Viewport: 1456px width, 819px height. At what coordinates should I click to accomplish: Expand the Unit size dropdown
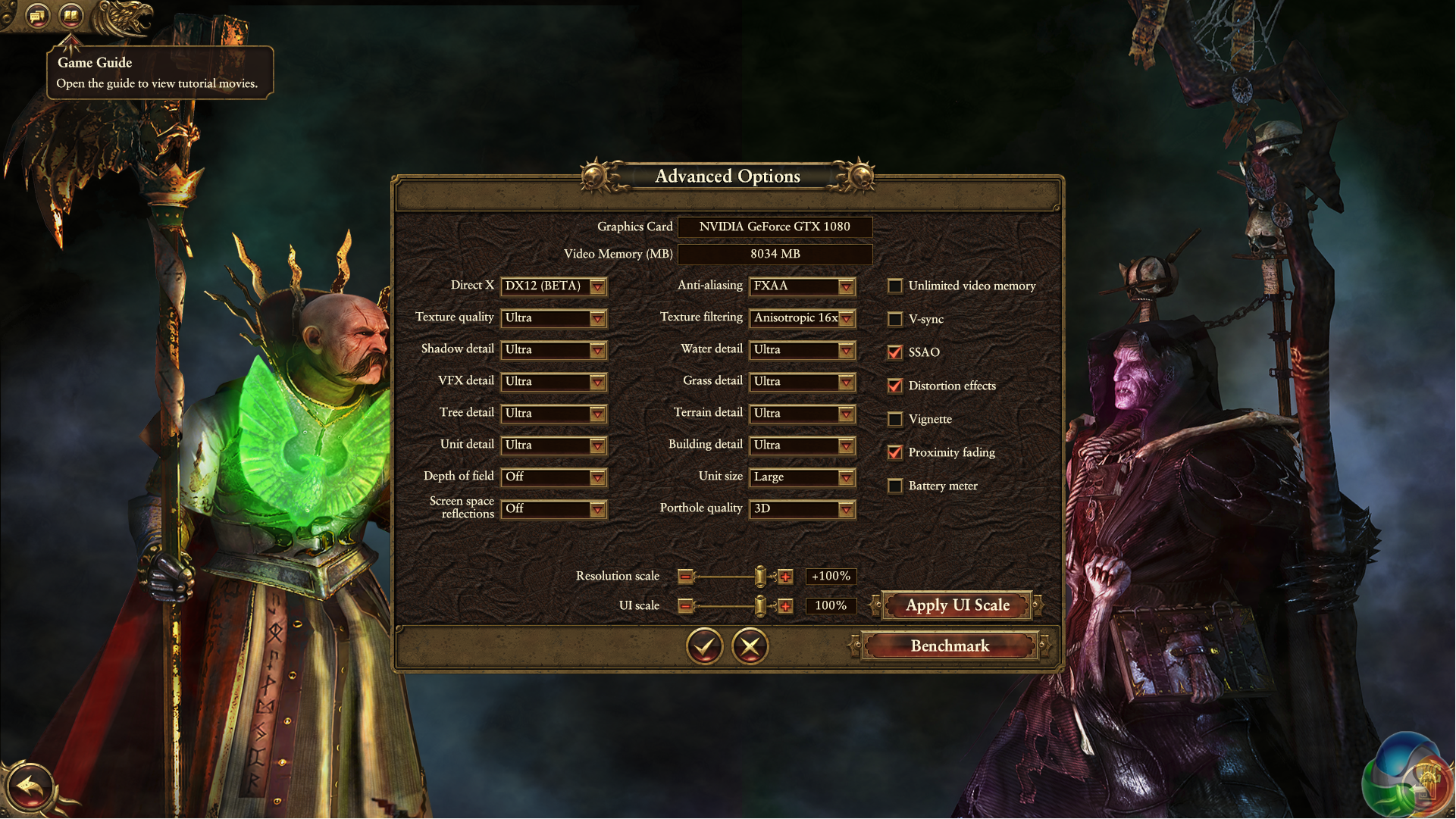802,477
